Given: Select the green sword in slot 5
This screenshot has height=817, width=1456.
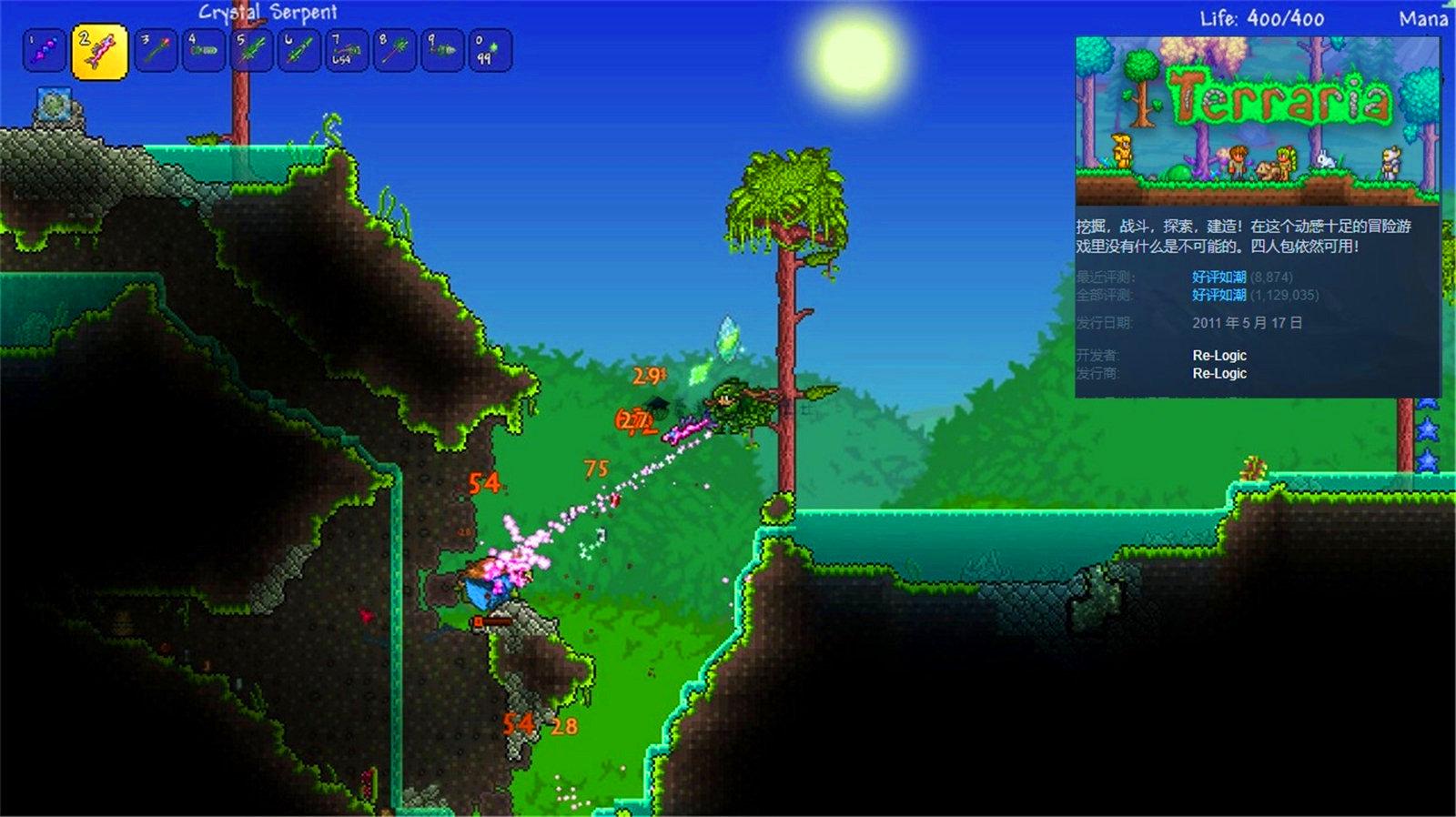Looking at the screenshot, I should coord(252,51).
